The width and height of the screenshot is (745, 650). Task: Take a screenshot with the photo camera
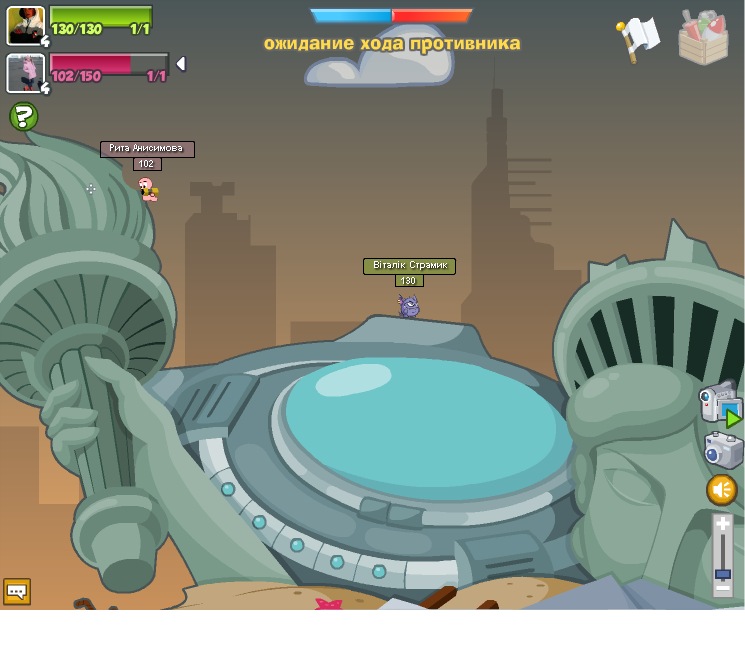tap(722, 450)
